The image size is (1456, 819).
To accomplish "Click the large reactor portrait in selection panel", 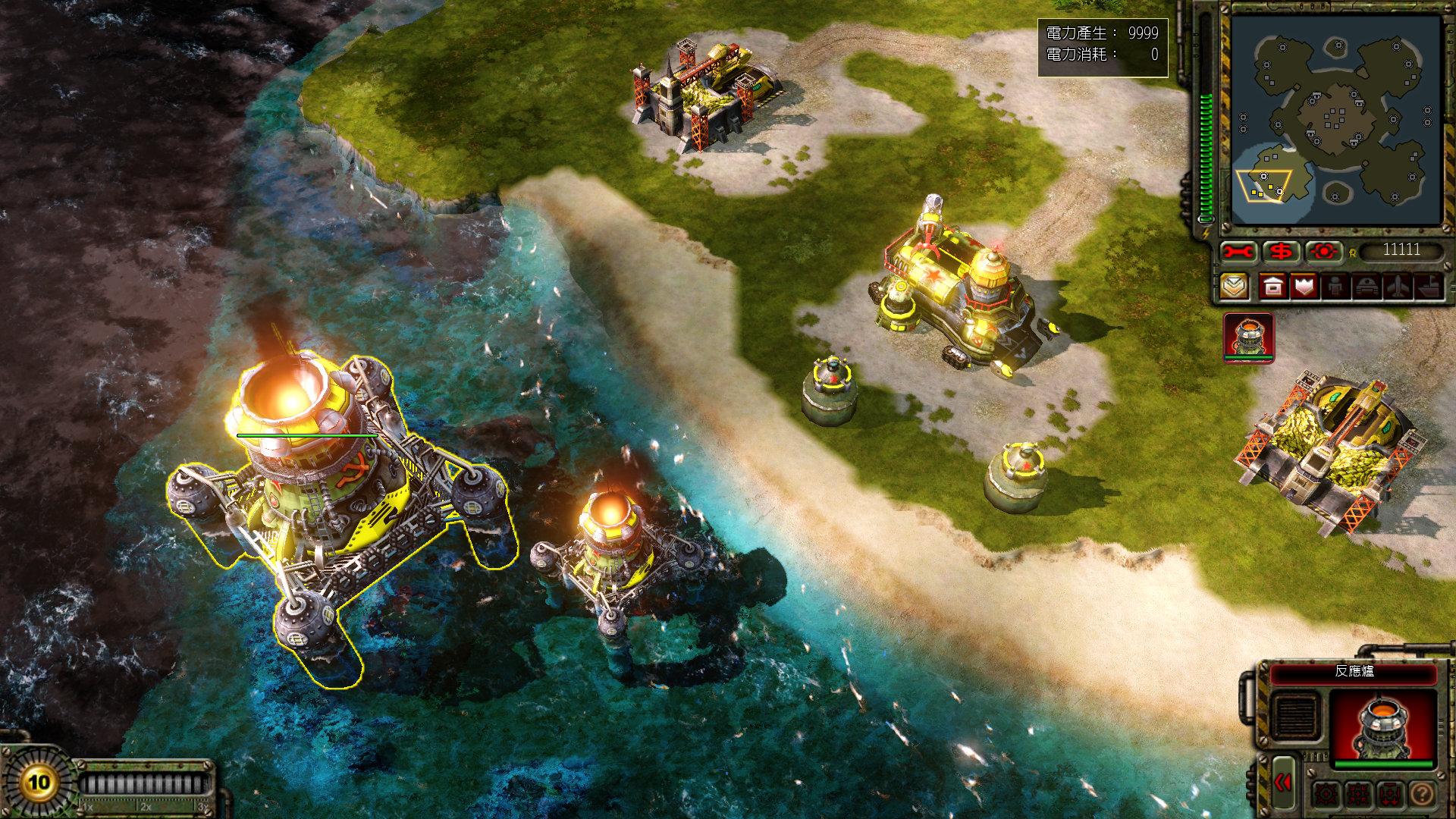I will 1383,724.
